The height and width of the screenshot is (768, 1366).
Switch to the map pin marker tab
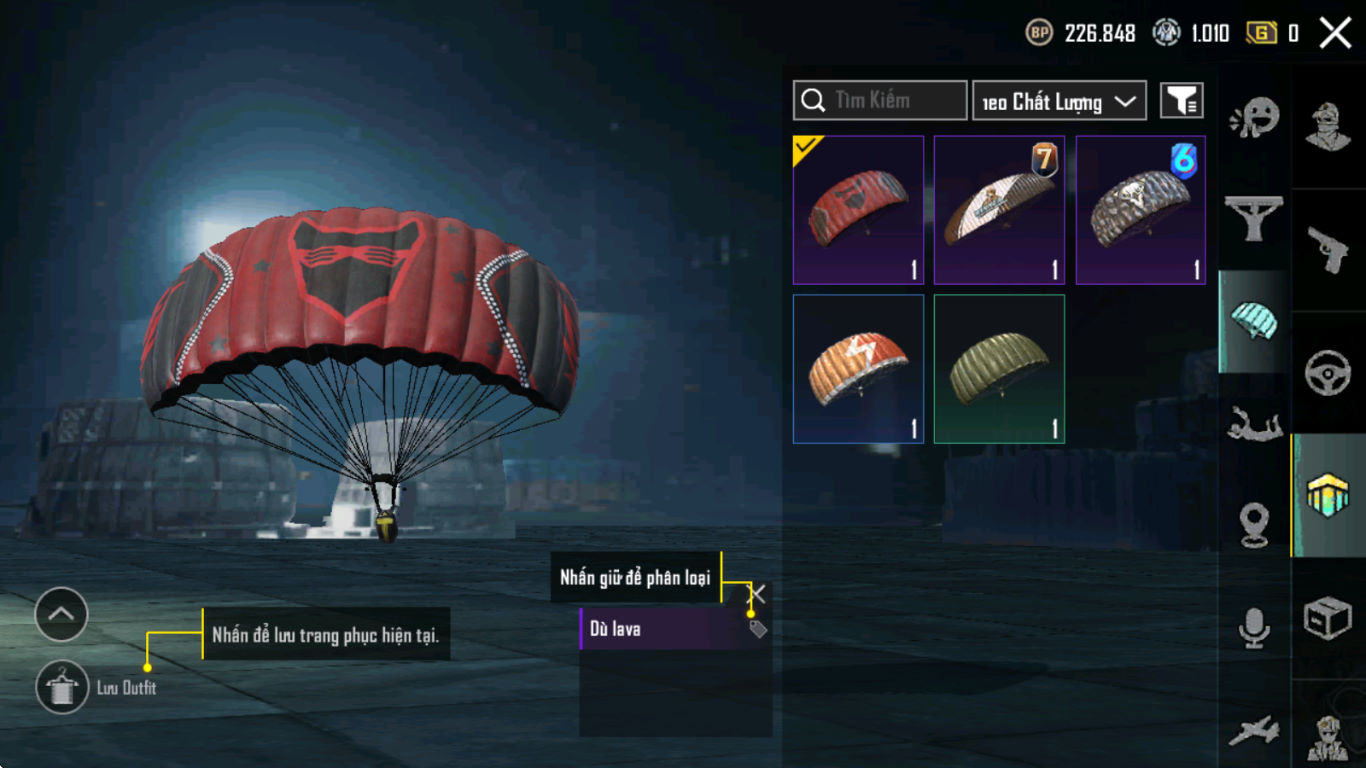[x=1254, y=524]
